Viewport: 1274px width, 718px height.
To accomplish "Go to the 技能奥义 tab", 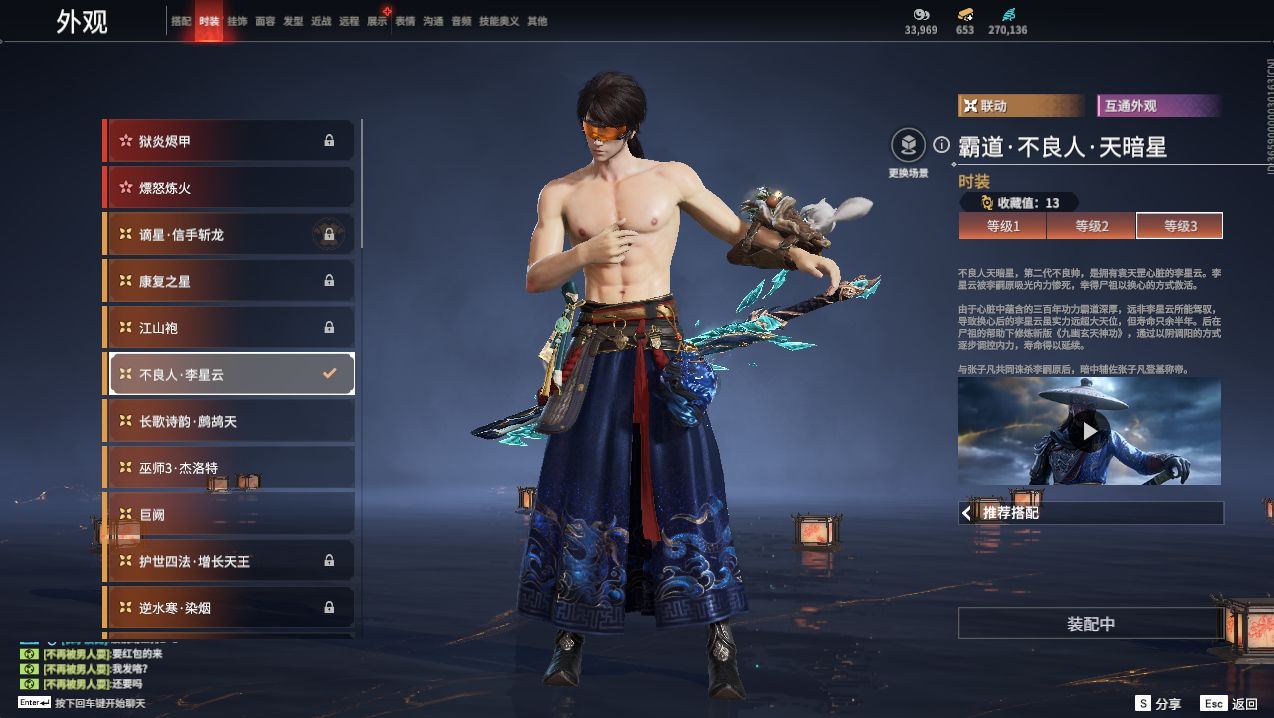I will (x=499, y=21).
